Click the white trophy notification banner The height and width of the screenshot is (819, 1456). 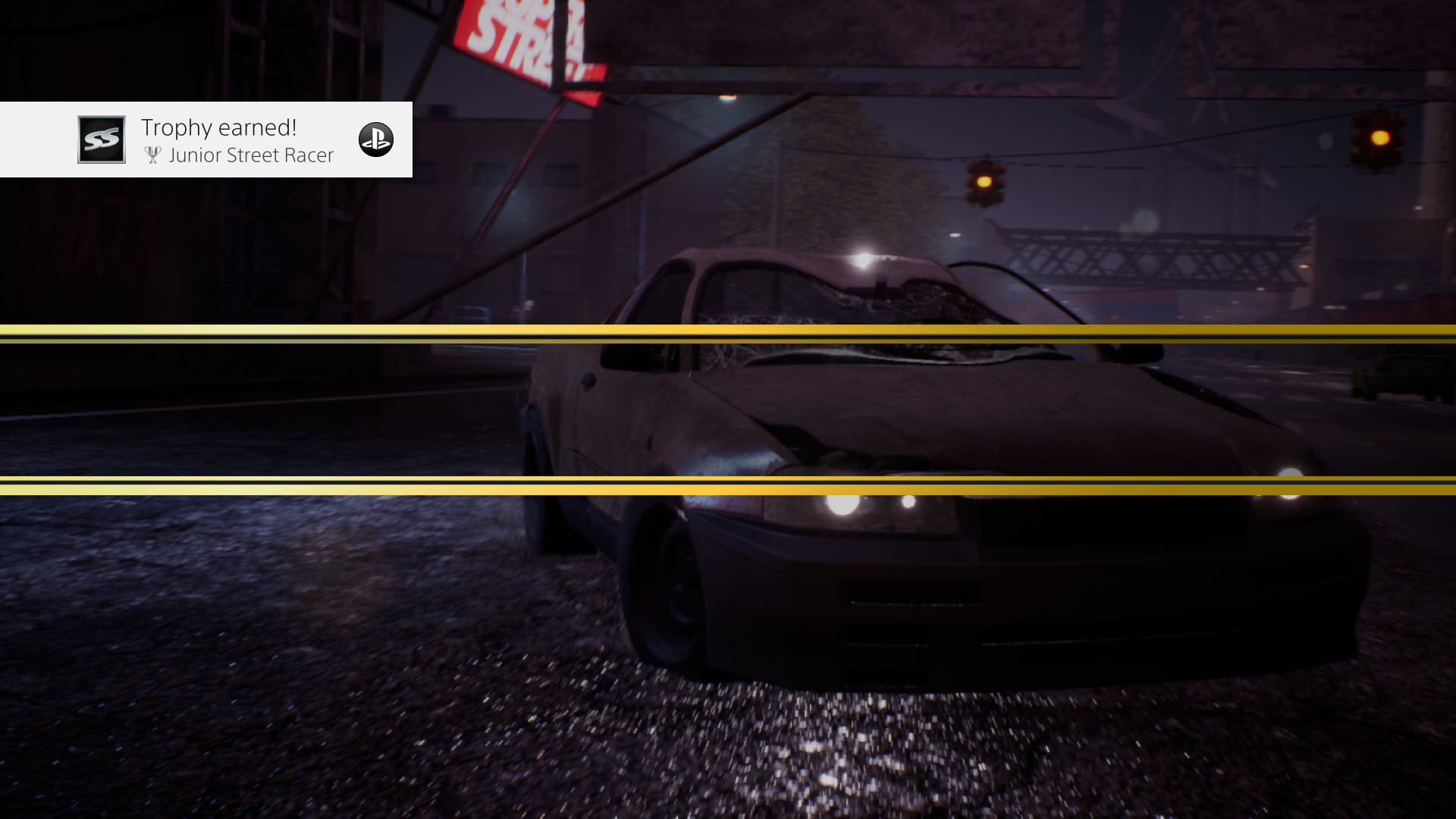(x=205, y=140)
